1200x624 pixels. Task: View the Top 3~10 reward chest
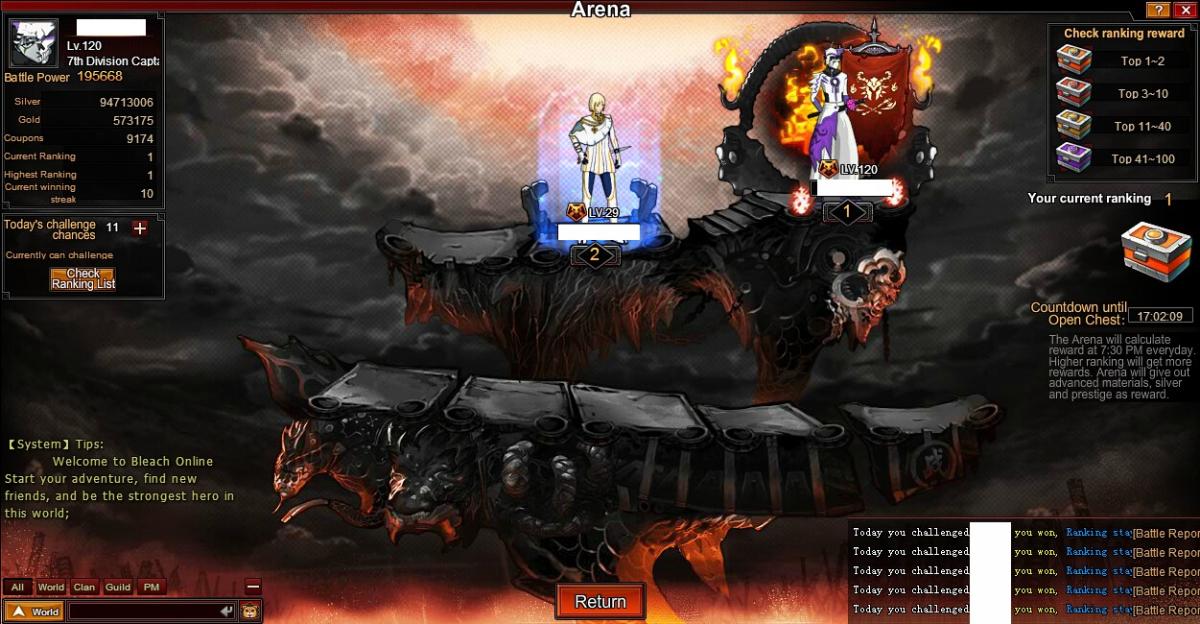click(1074, 93)
